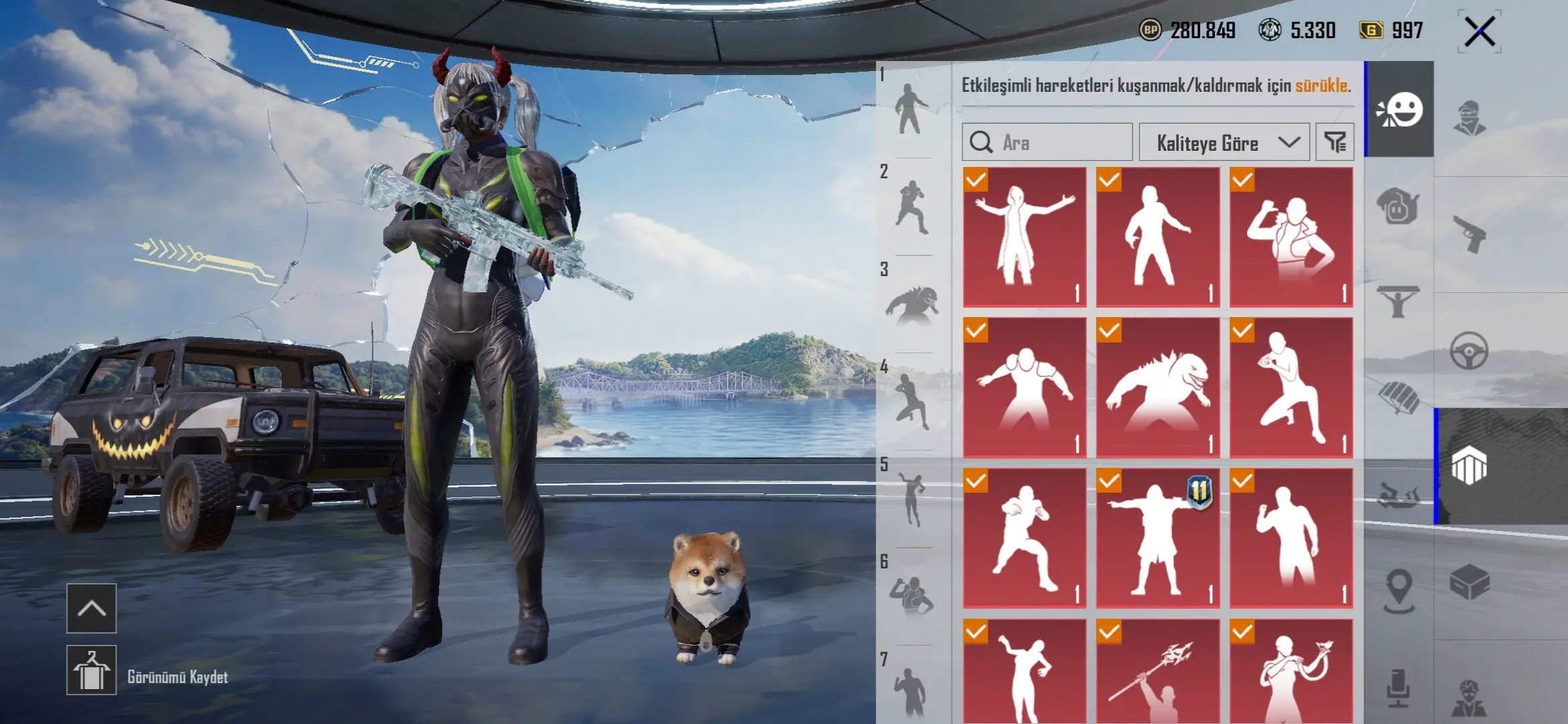Open the filter options button

[1335, 142]
